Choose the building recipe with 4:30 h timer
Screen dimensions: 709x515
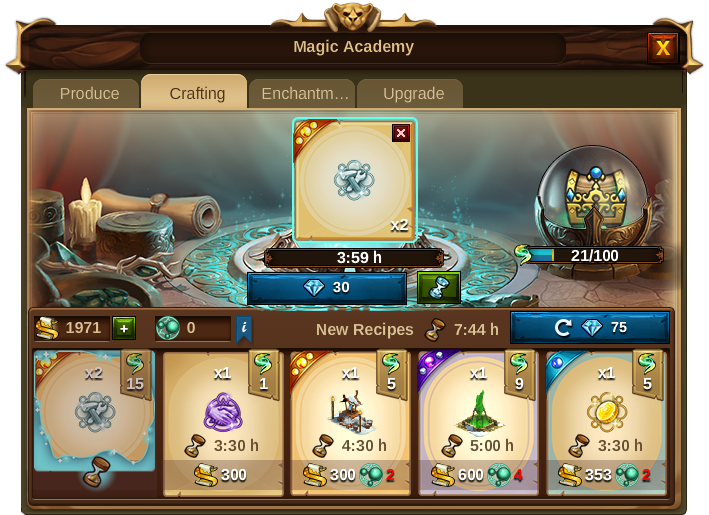pyautogui.click(x=350, y=422)
